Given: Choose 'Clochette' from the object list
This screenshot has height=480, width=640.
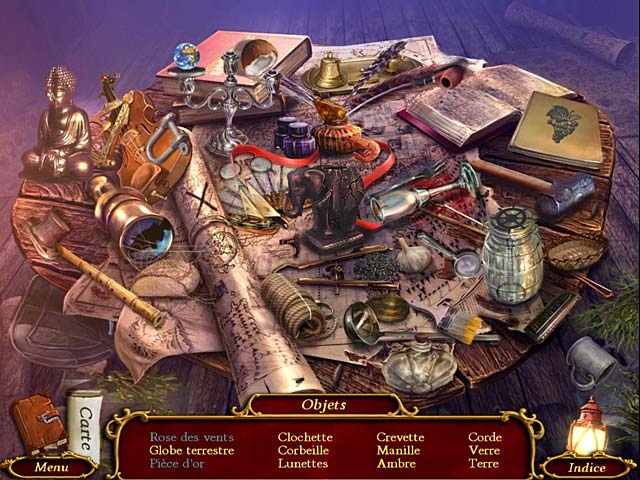Looking at the screenshot, I should click(x=305, y=437).
